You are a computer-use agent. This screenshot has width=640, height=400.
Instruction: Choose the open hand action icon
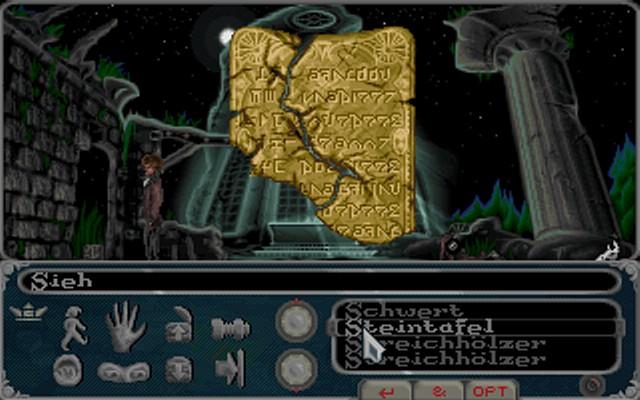[125, 326]
